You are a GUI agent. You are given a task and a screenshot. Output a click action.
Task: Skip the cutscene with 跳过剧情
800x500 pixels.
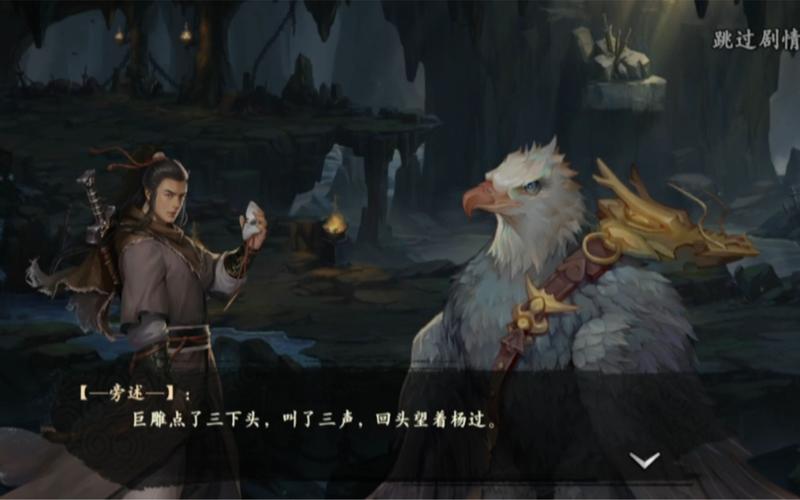coord(755,41)
